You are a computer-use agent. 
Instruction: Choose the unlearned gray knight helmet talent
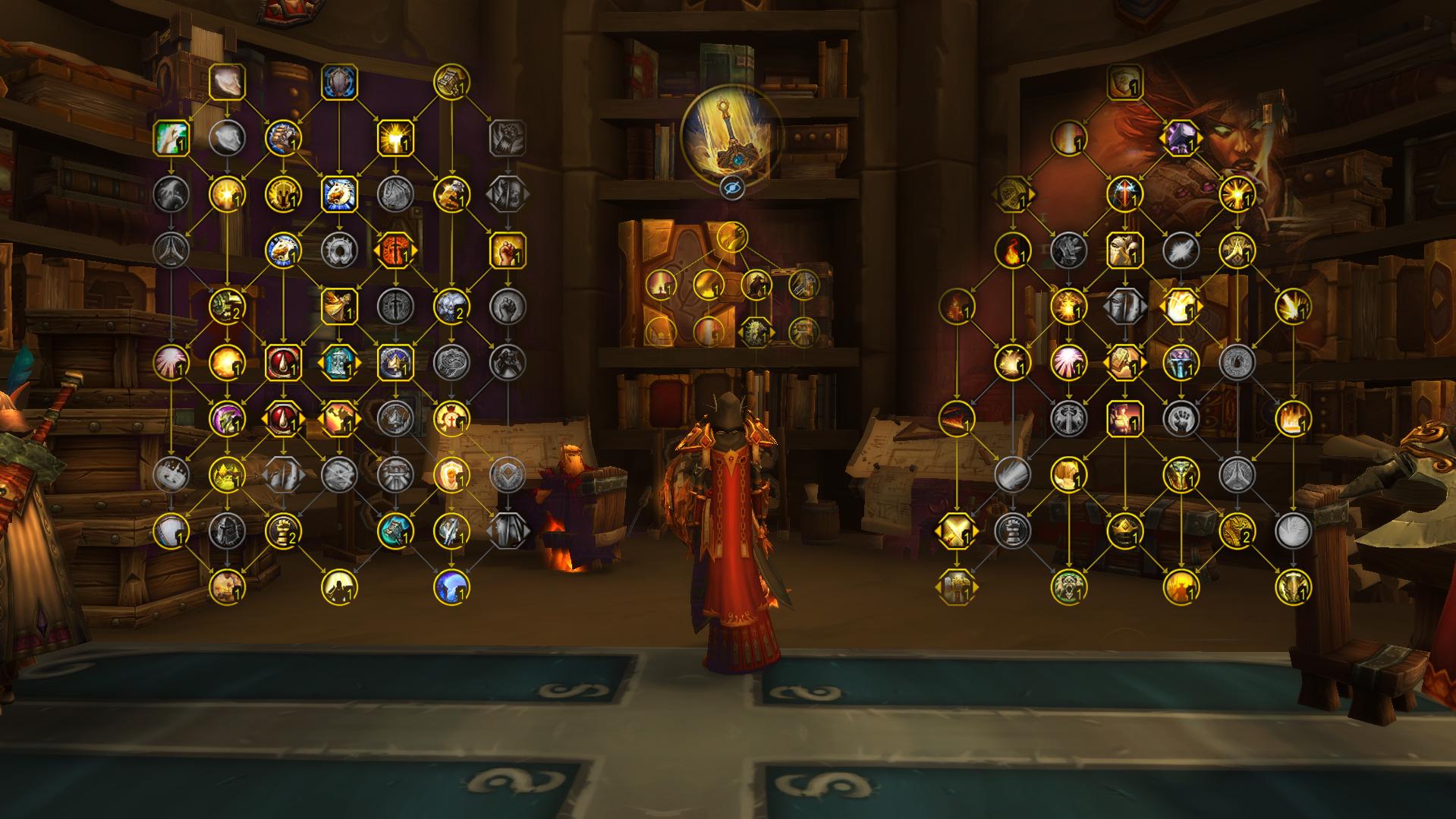pyautogui.click(x=227, y=531)
